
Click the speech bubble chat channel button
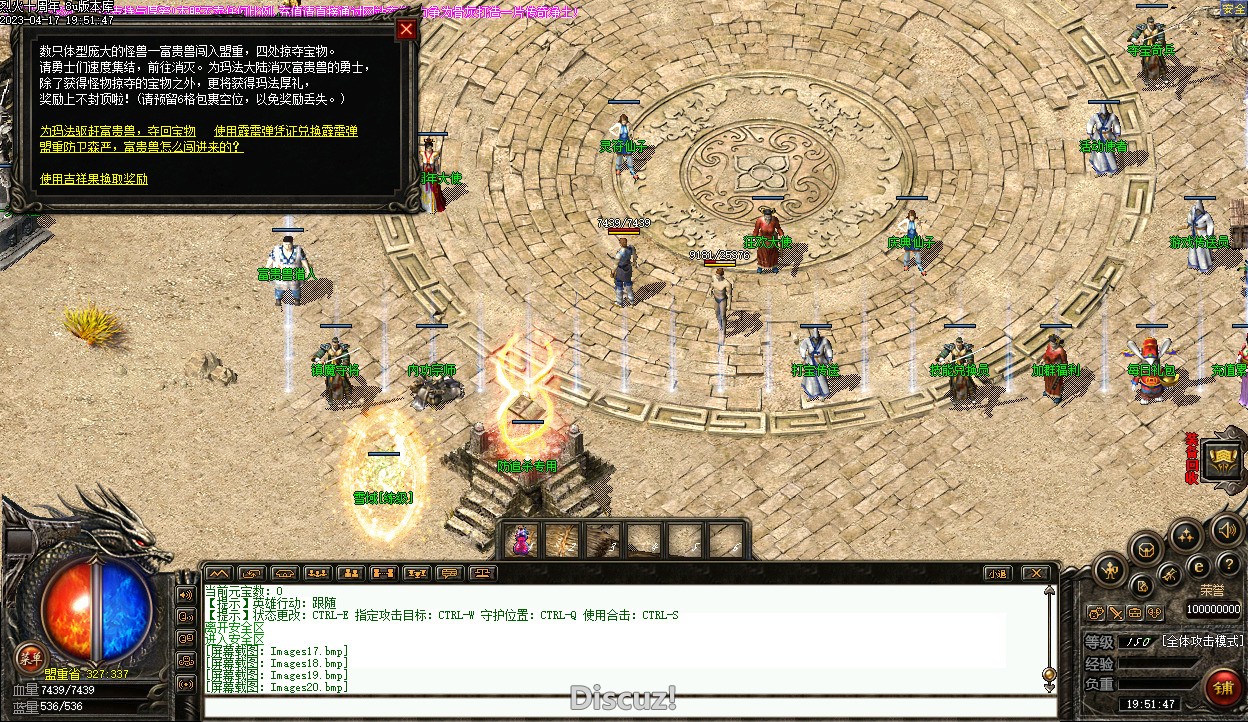point(450,573)
